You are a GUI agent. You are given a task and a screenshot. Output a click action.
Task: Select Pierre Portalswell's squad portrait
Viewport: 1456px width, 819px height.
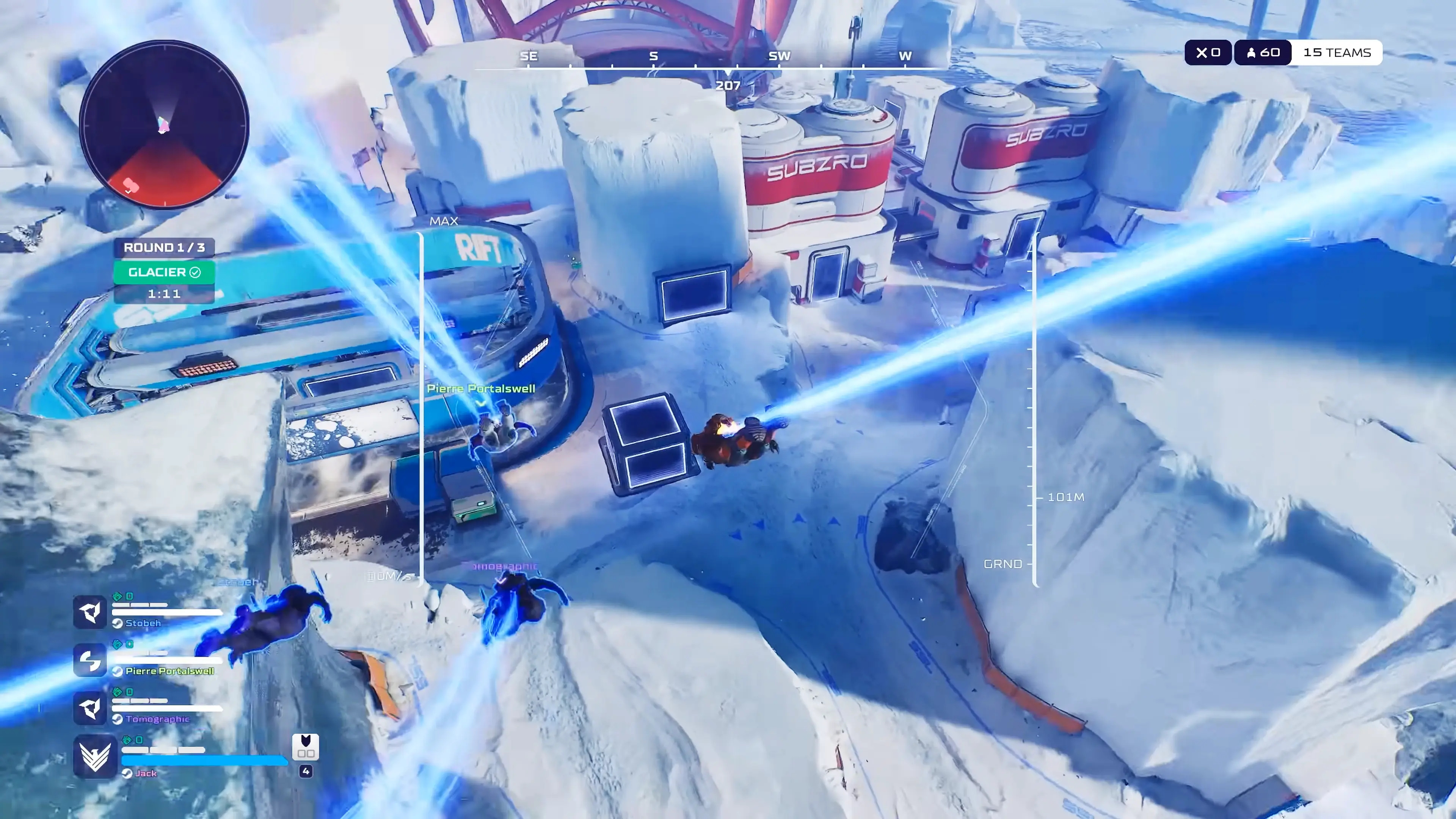(x=90, y=660)
